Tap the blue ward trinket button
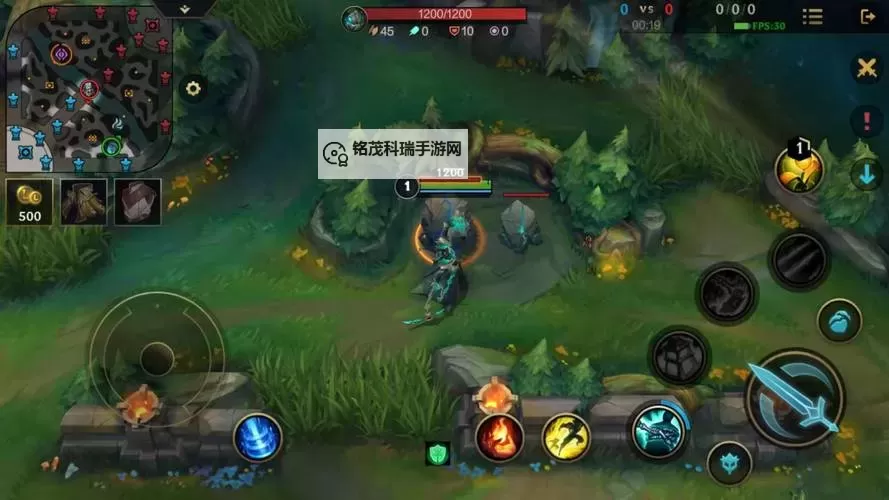This screenshot has height=500, width=889. (x=839, y=321)
